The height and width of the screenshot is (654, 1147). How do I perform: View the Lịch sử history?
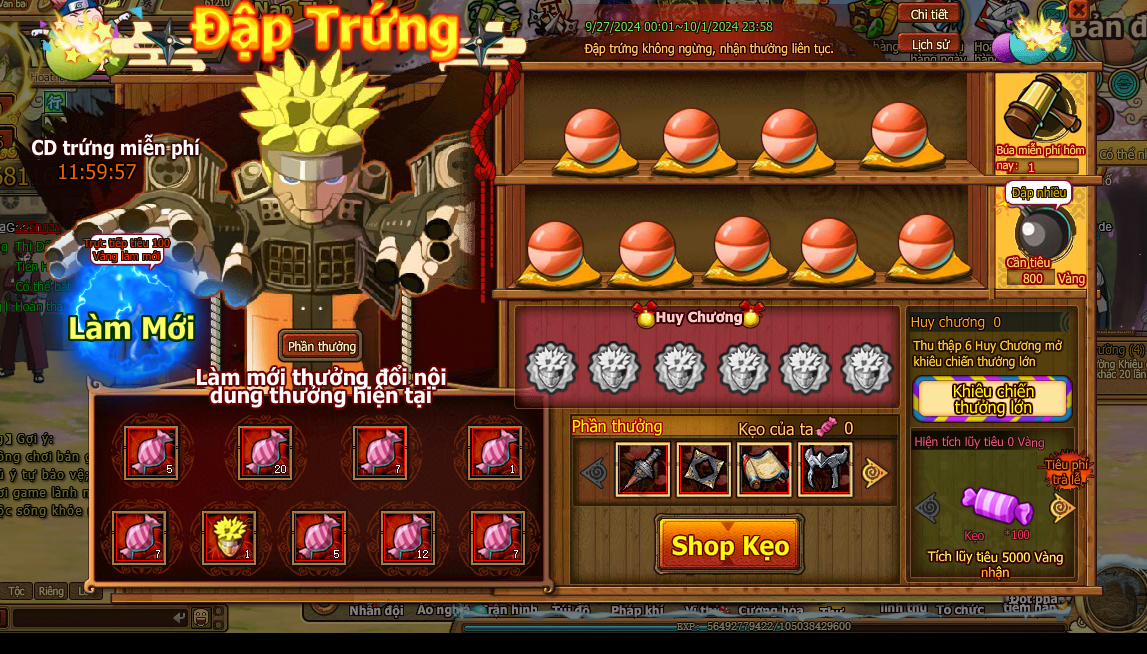pyautogui.click(x=929, y=44)
